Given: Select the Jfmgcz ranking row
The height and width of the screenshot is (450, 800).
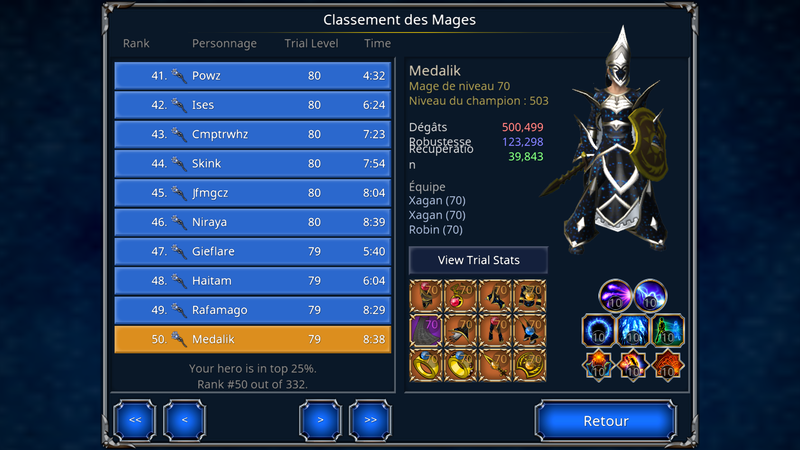Looking at the screenshot, I should [x=252, y=193].
